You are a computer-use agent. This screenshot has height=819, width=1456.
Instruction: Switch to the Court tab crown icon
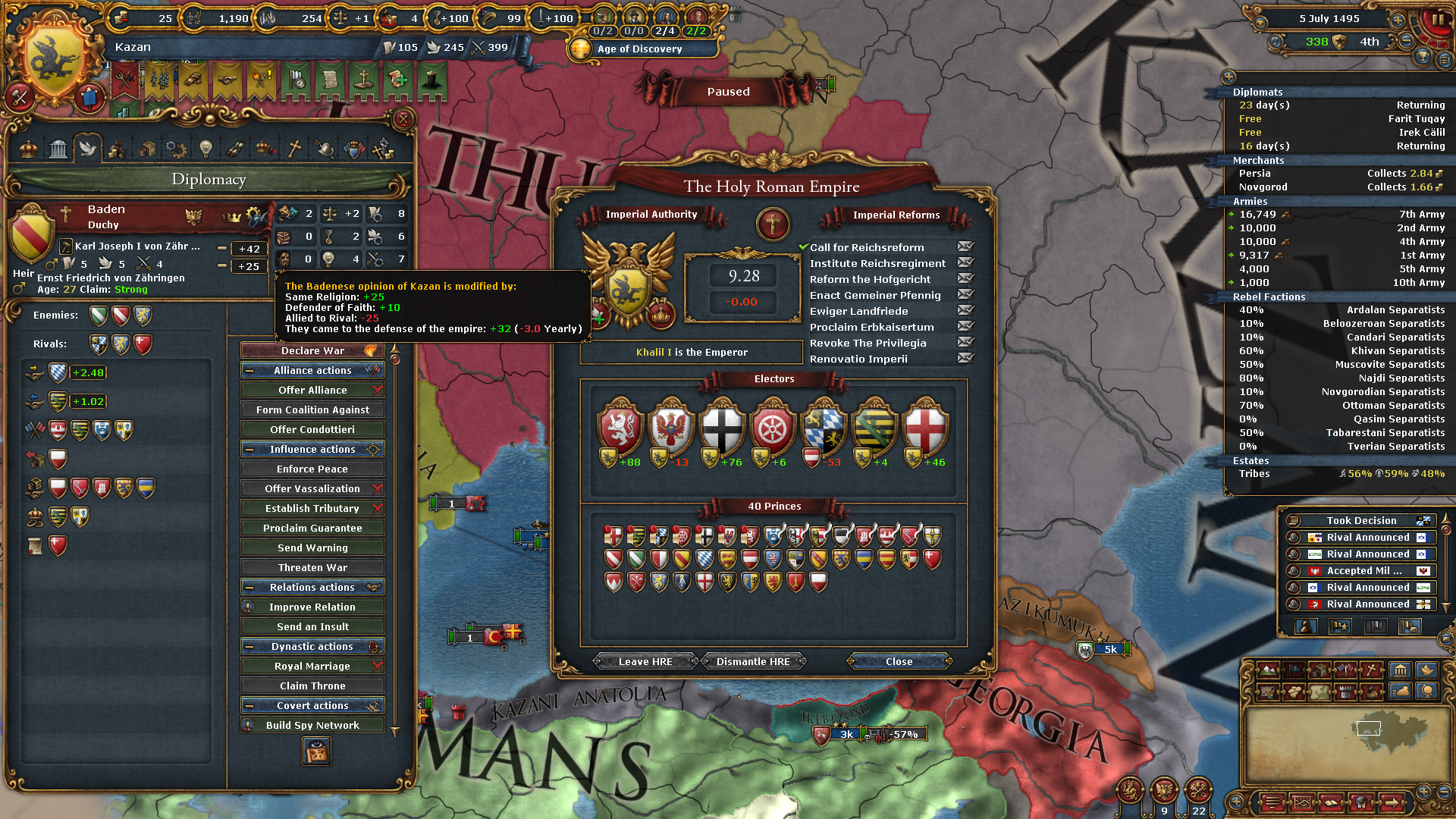click(x=30, y=149)
